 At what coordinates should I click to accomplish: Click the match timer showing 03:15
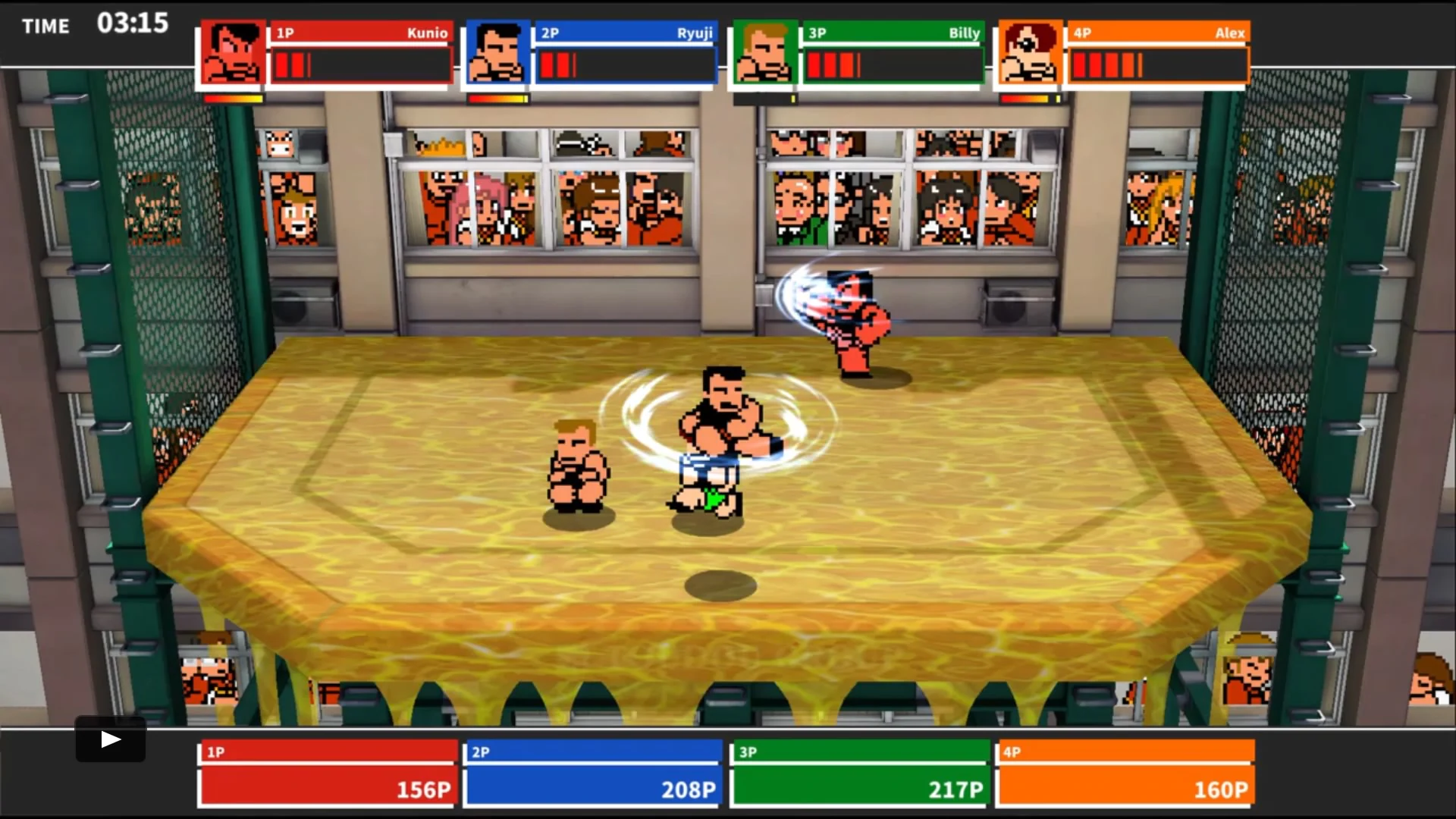point(133,24)
